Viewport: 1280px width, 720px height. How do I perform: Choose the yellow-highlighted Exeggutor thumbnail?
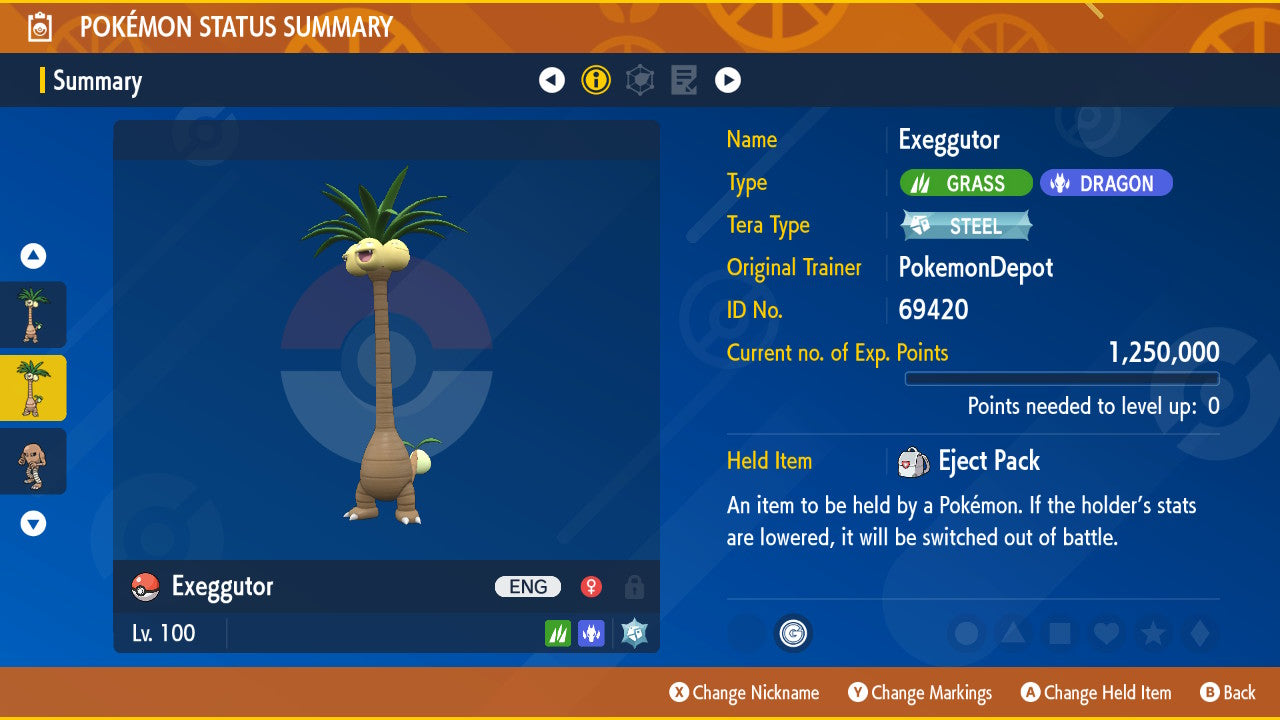33,388
